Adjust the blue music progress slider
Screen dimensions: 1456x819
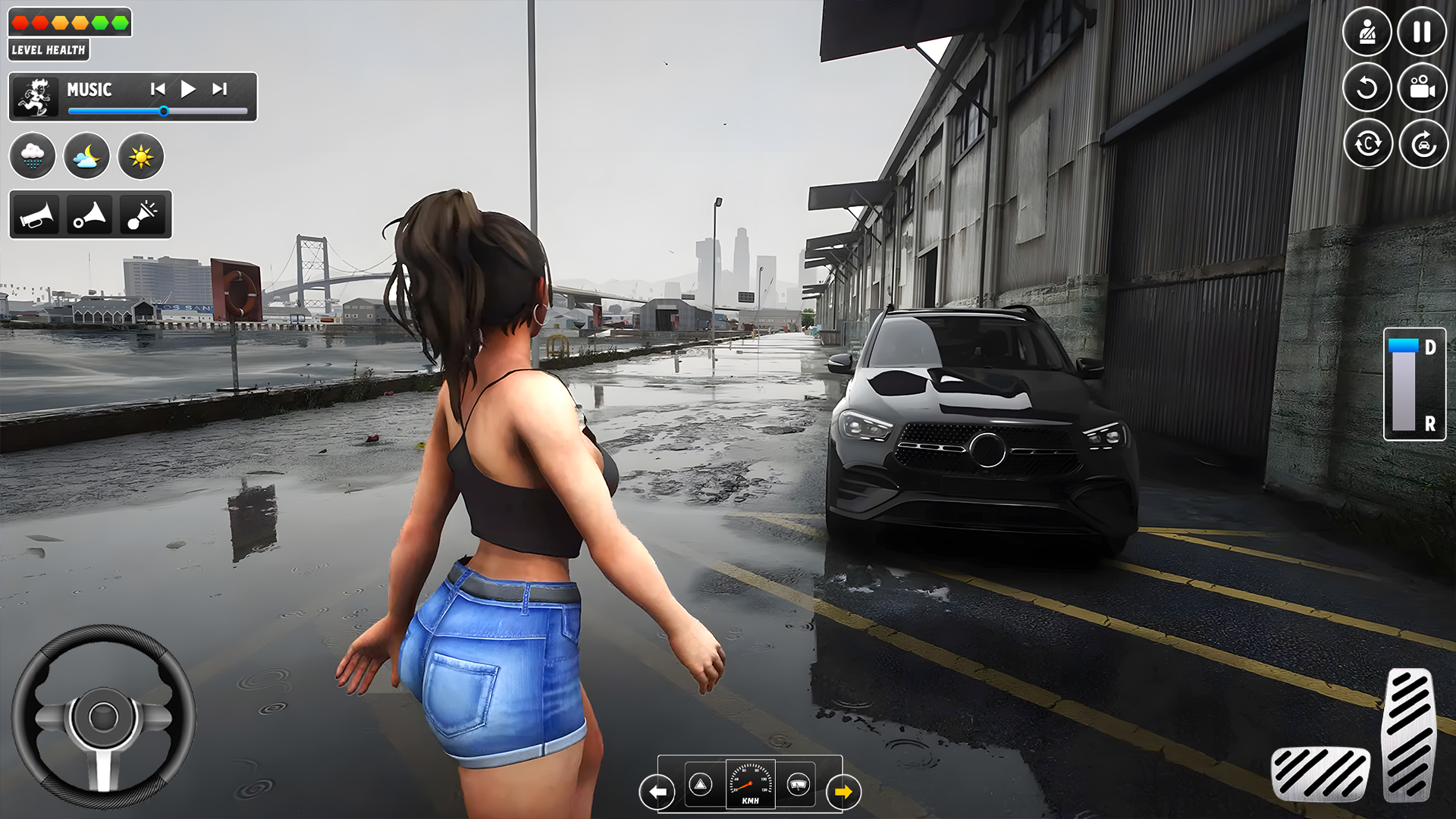point(164,111)
